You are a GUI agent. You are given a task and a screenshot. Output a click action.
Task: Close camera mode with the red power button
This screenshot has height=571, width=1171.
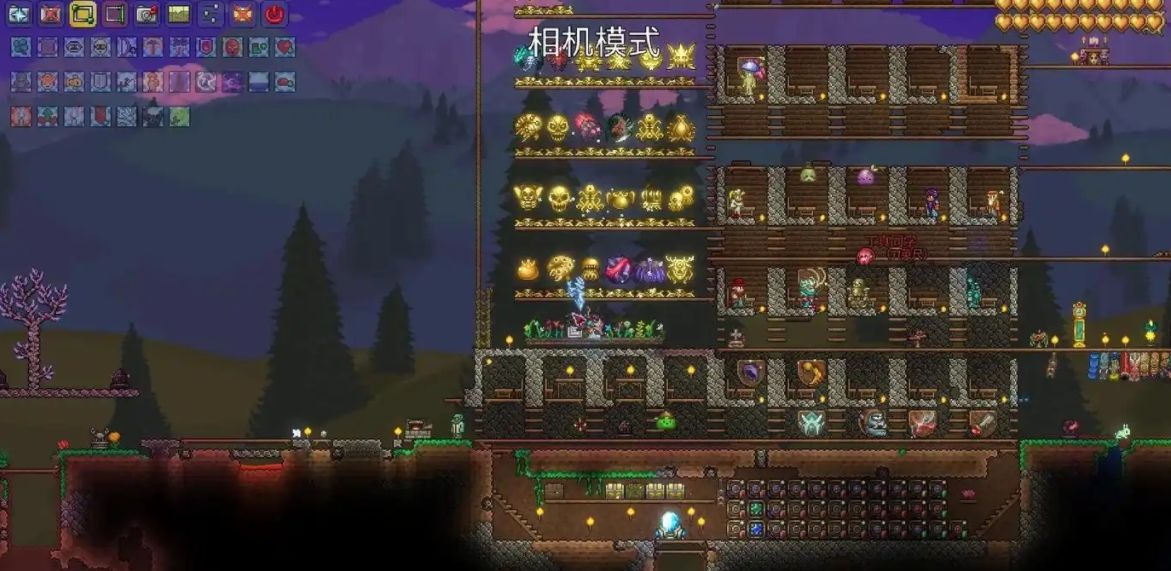pos(274,14)
